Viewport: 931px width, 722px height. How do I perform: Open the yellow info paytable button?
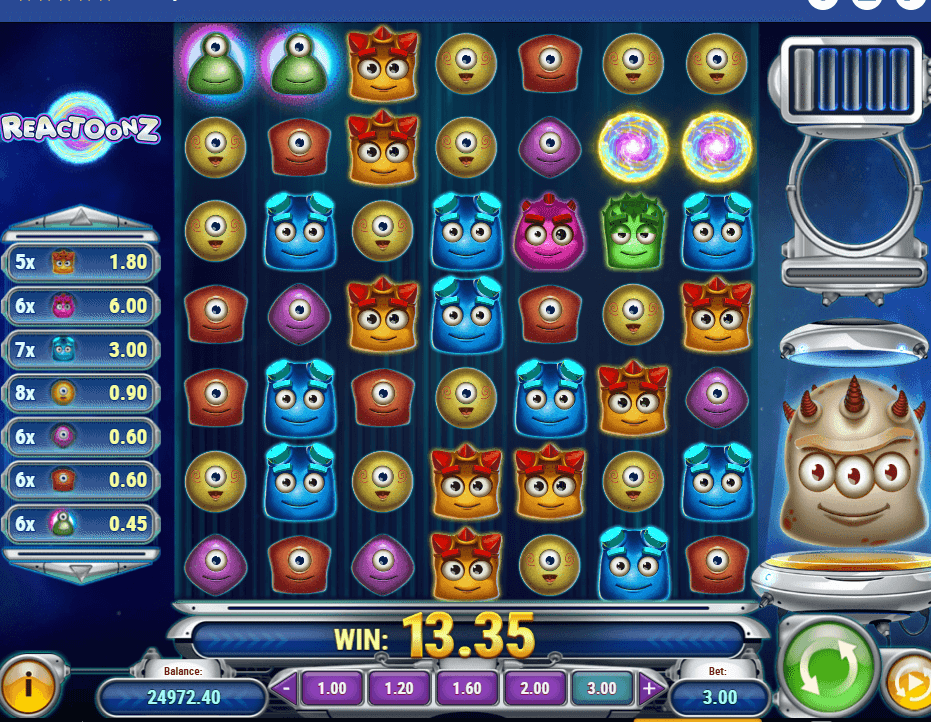pyautogui.click(x=30, y=685)
